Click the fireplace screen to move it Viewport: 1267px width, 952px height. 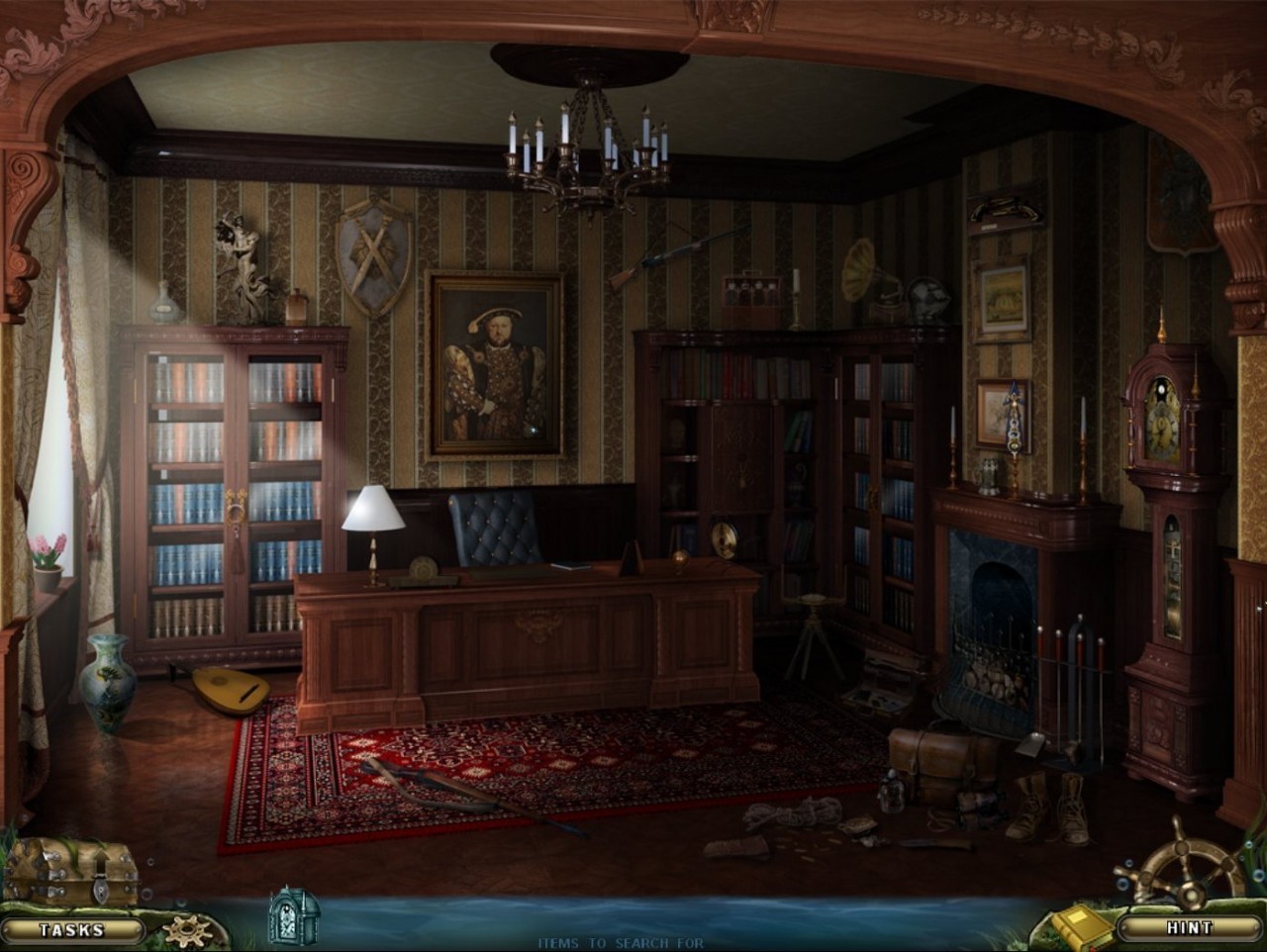(x=990, y=663)
